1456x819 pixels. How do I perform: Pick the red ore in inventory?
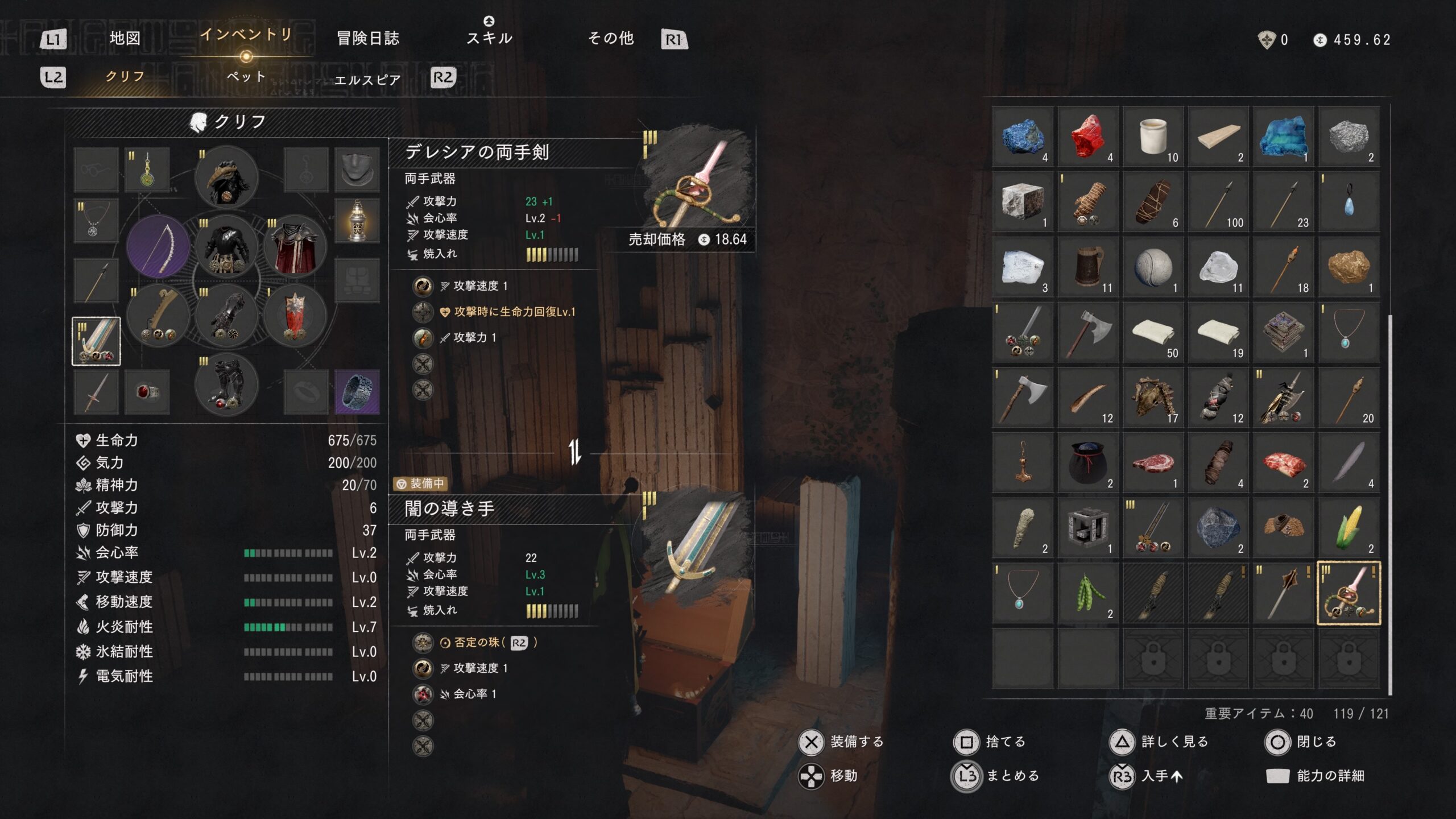(x=1087, y=136)
